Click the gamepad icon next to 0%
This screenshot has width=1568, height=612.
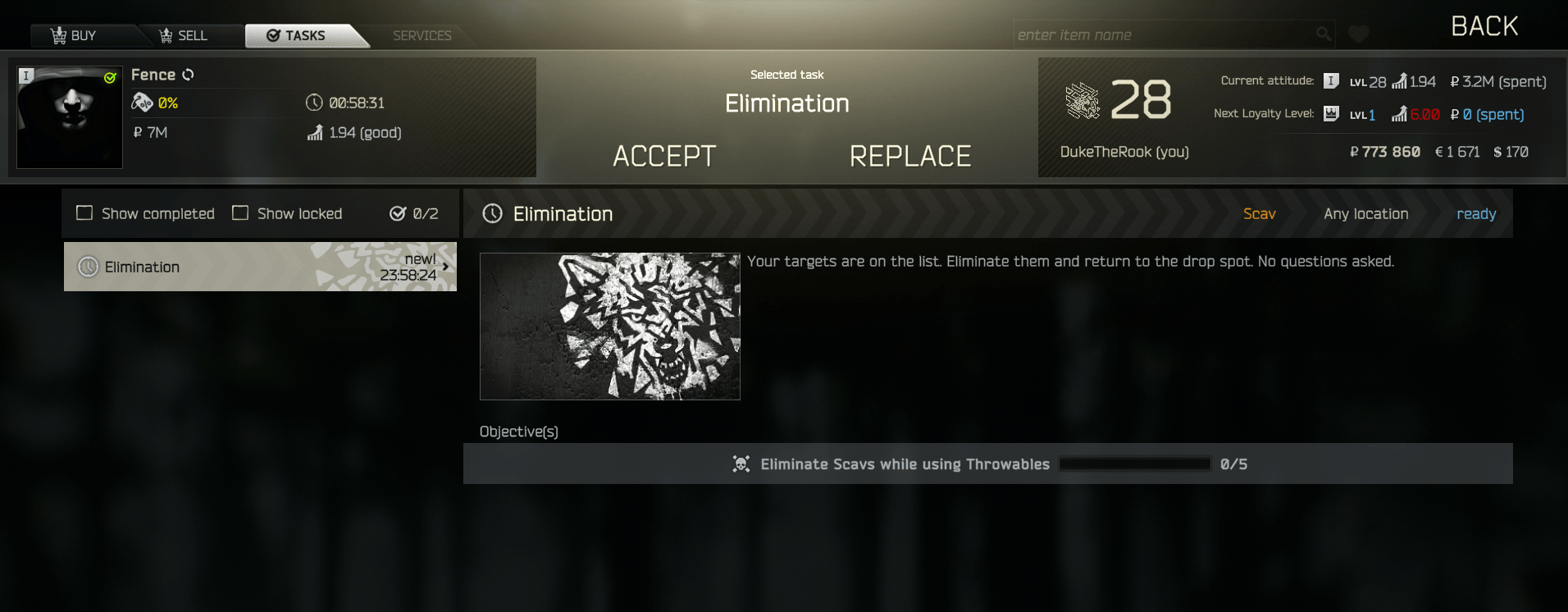(x=143, y=102)
